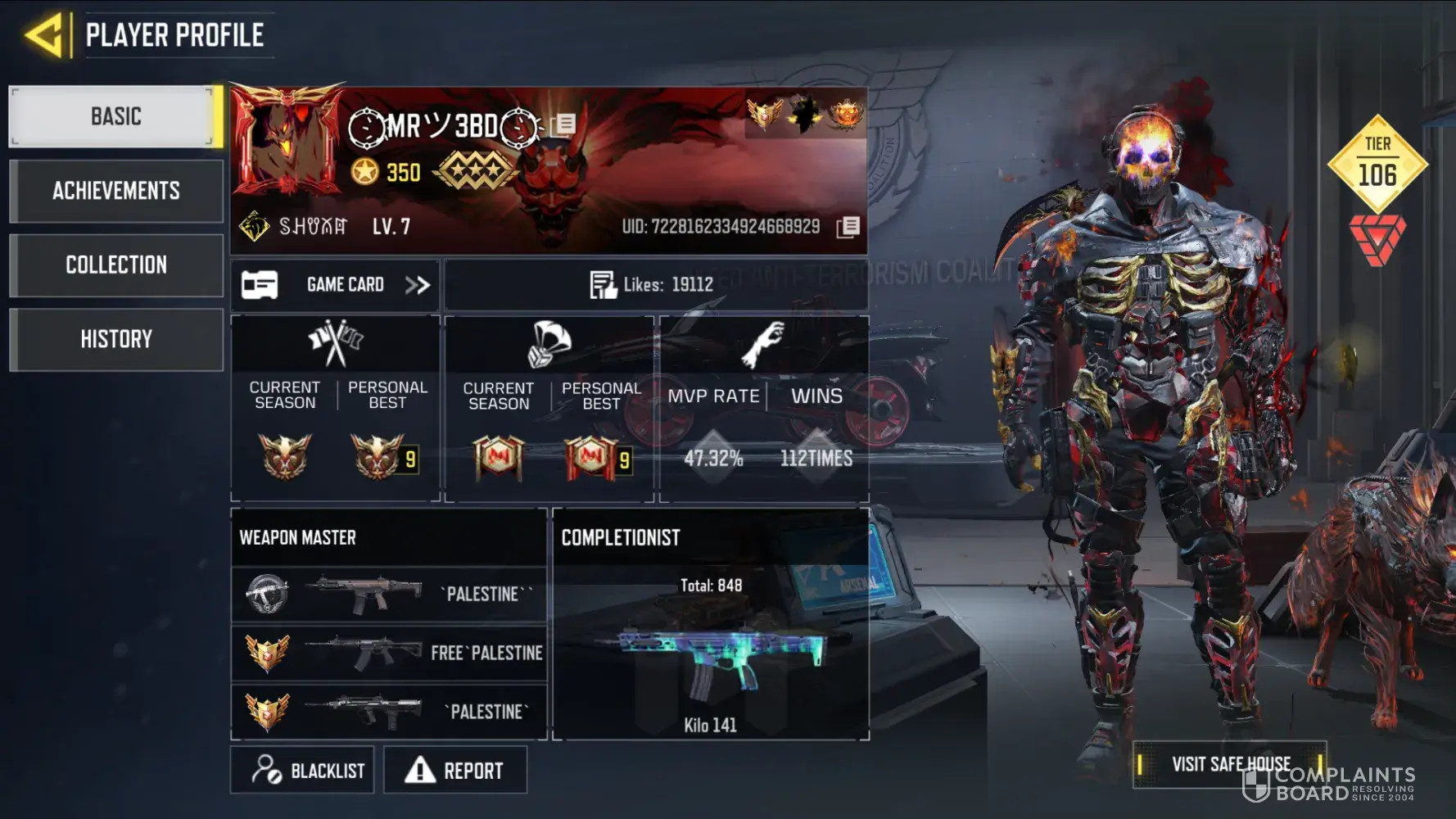
Task: Open the Game Card panel
Action: (x=335, y=285)
